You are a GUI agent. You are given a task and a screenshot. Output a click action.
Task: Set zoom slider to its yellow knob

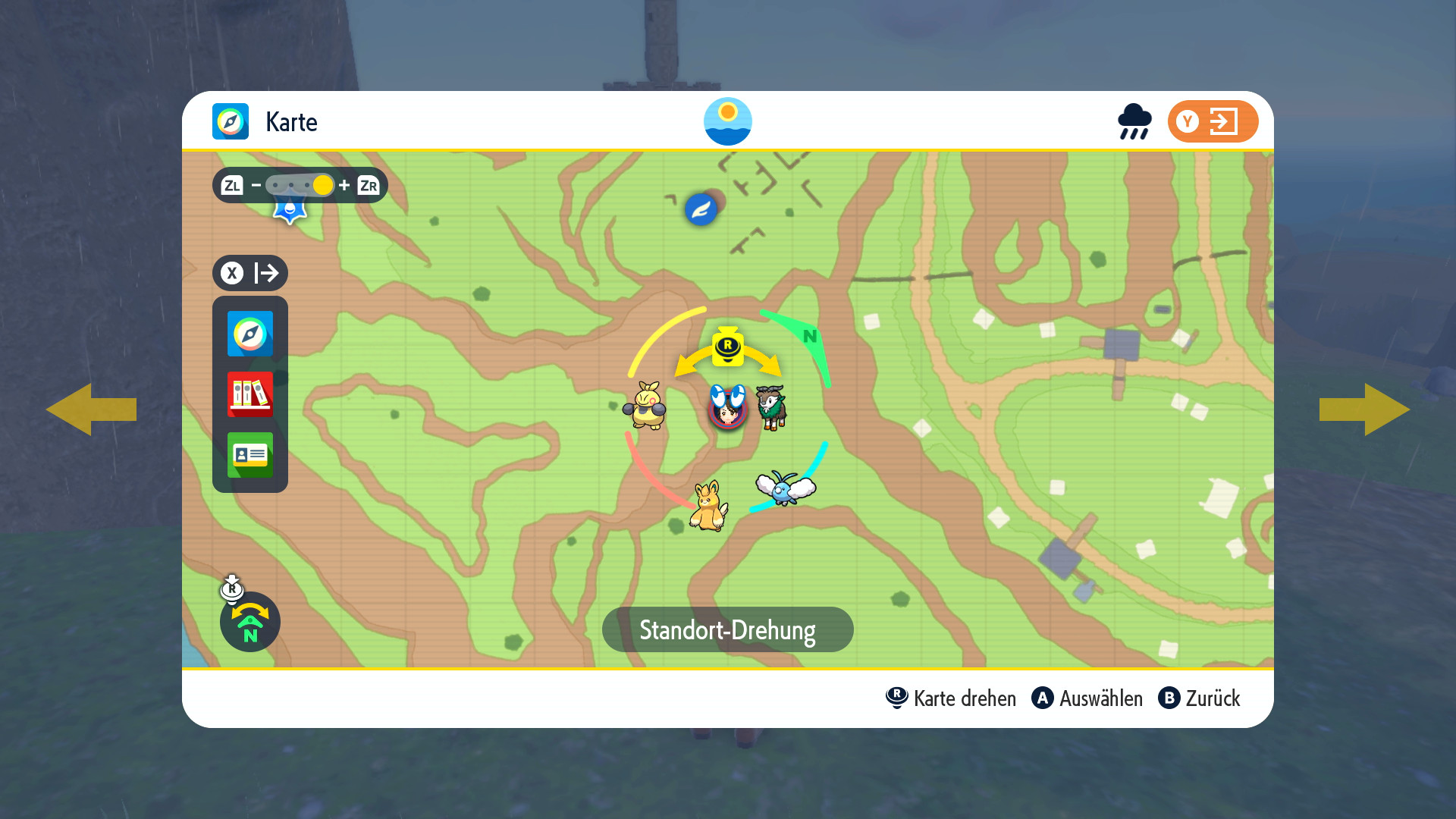(x=322, y=185)
